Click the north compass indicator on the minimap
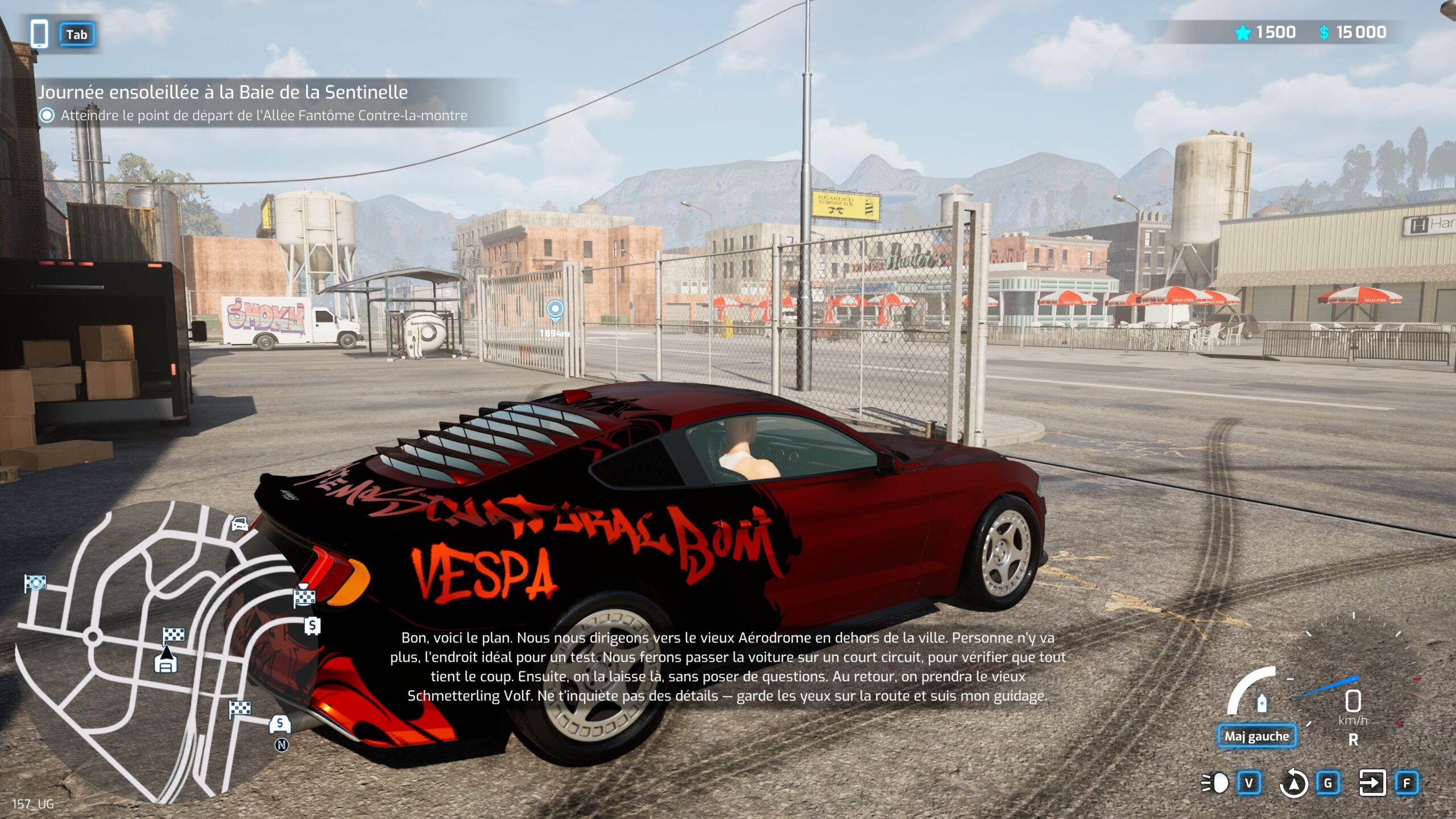The width and height of the screenshot is (1456, 819). point(282,745)
